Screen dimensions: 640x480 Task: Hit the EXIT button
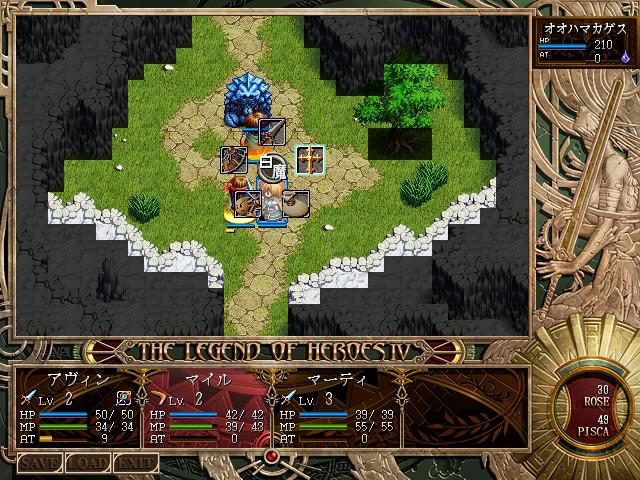tap(134, 463)
